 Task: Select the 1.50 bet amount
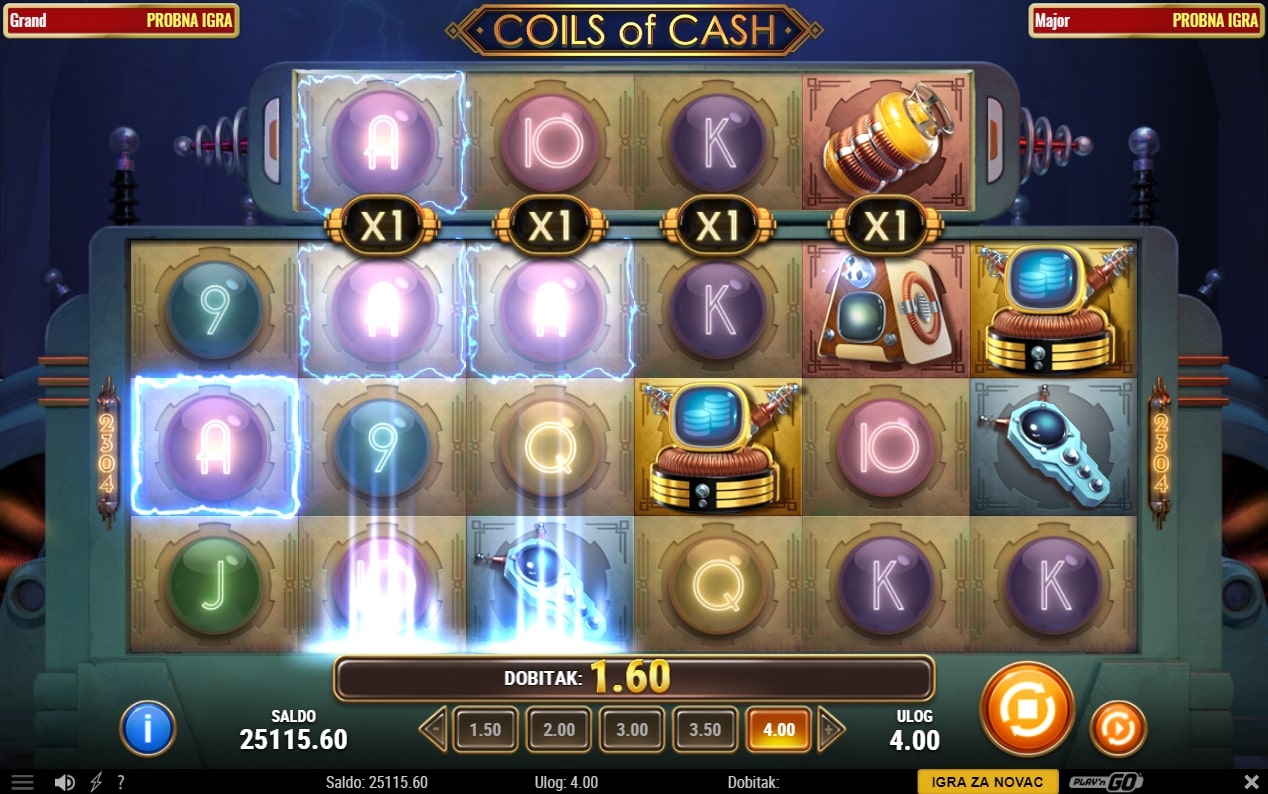point(485,729)
